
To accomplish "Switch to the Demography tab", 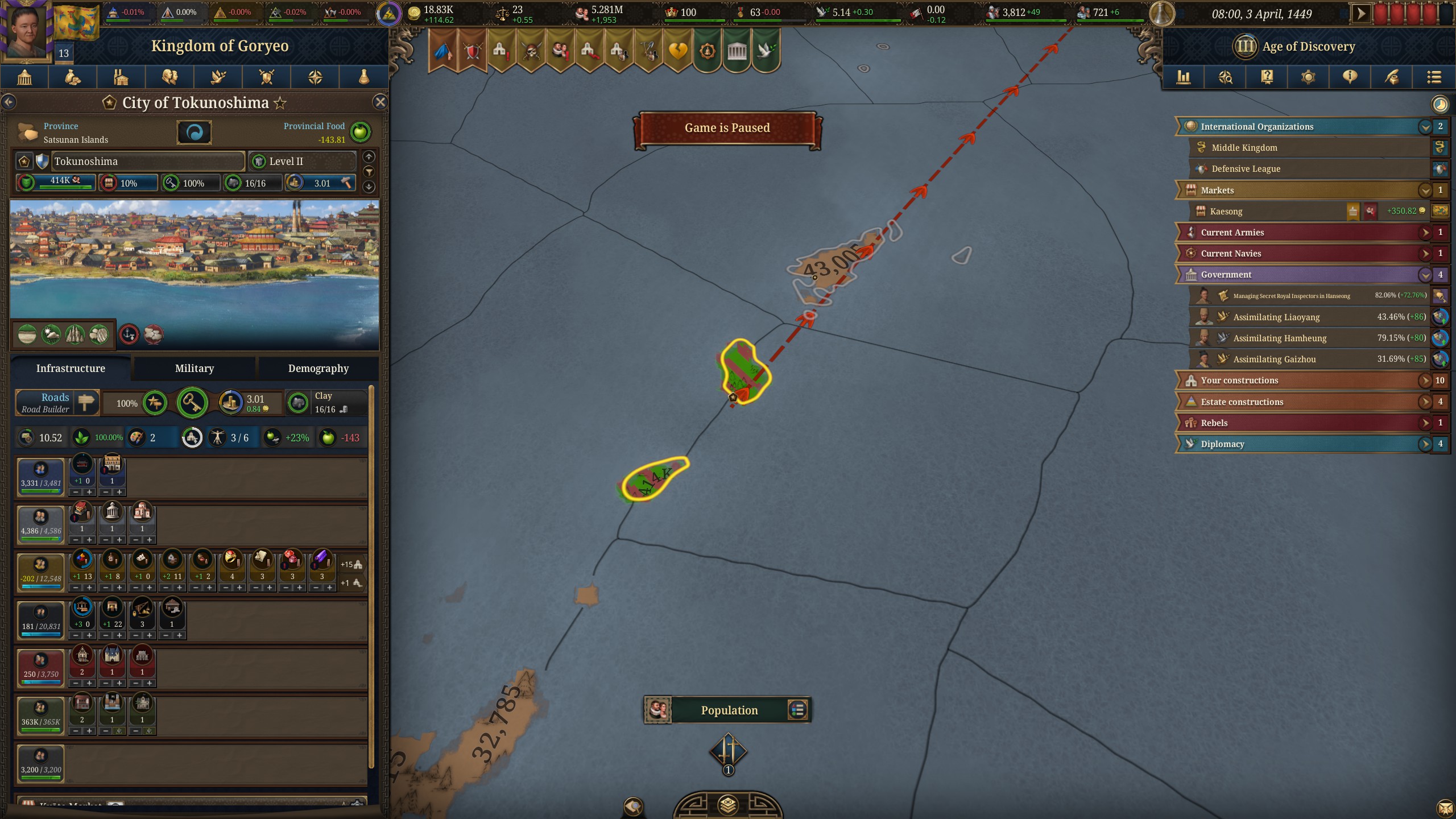I will (317, 368).
